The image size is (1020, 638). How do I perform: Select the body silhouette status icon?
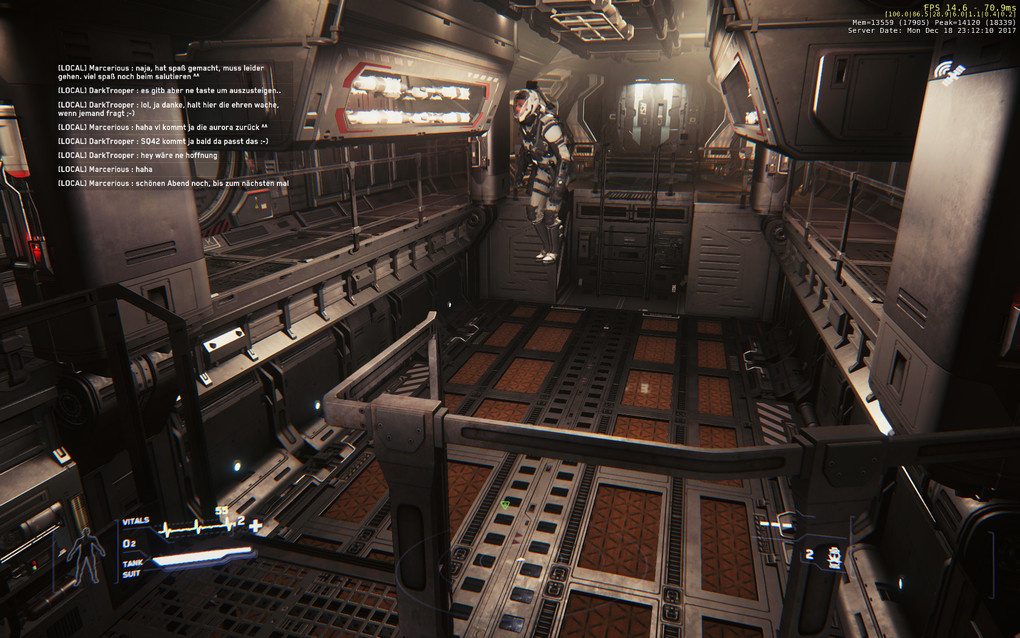86,552
